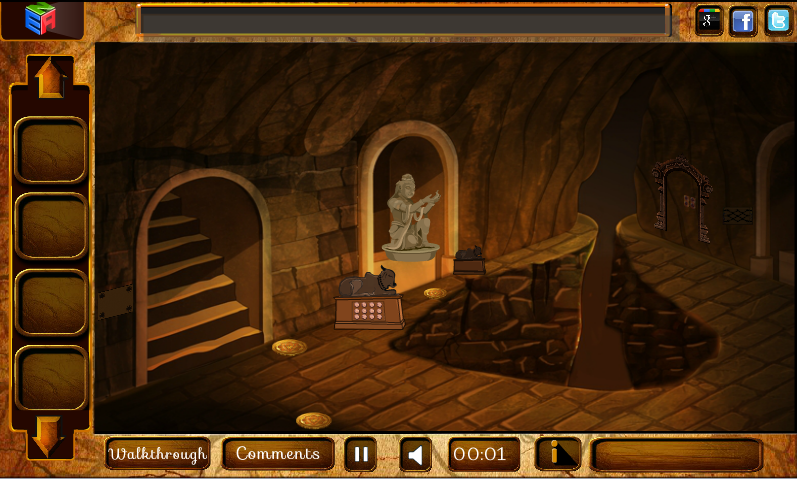
Task: Share the game on Facebook
Action: coord(743,20)
